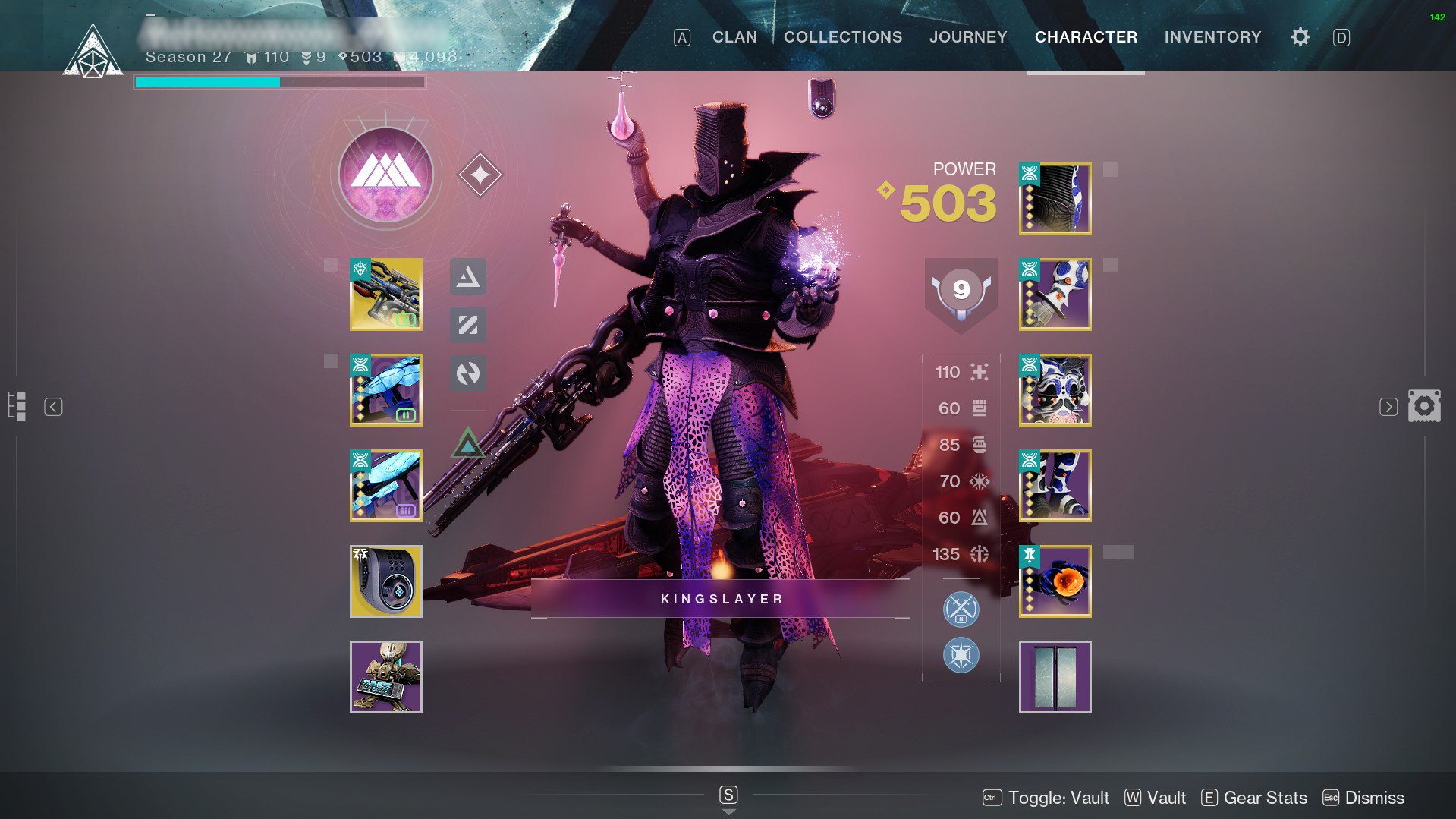Open the Inventory tab
This screenshot has height=819, width=1456.
[x=1212, y=37]
